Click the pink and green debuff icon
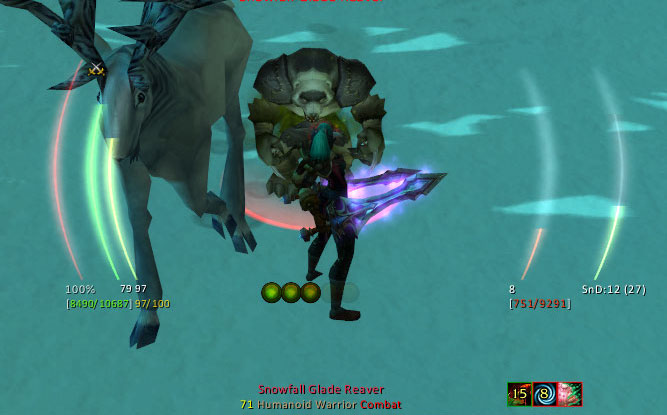This screenshot has height=415, width=667. [x=569, y=394]
